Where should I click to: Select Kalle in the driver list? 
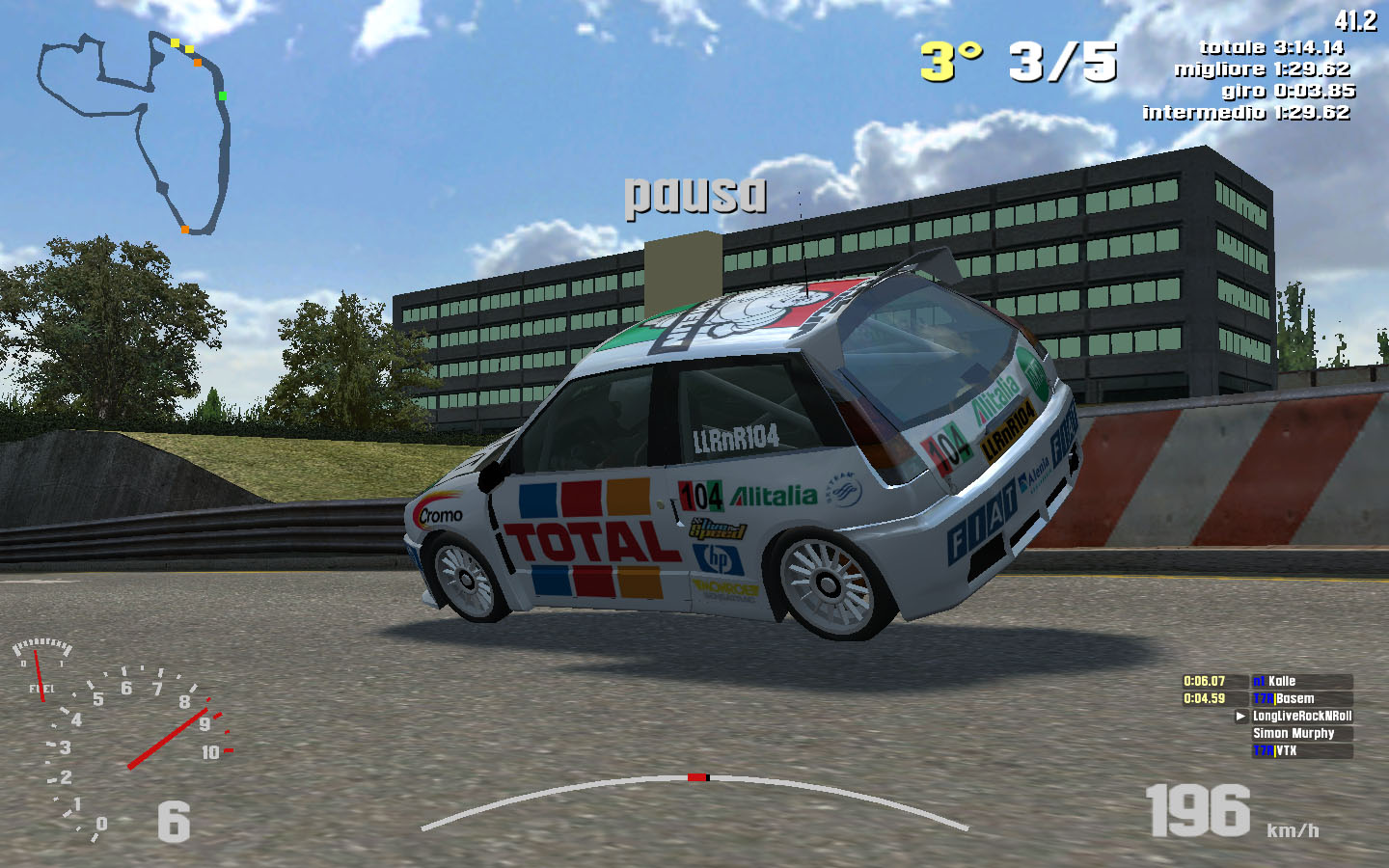tap(1300, 681)
